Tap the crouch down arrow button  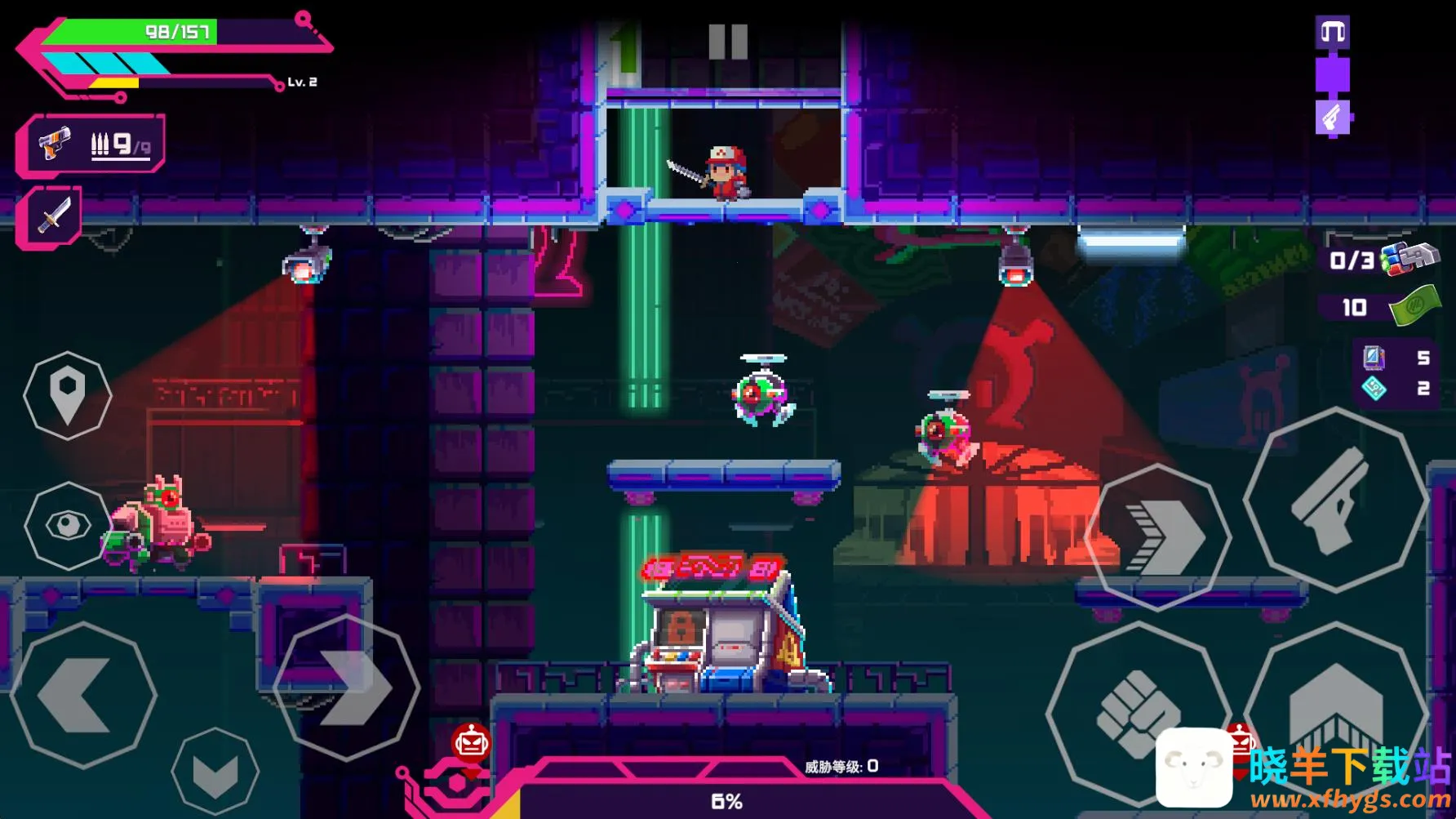(215, 771)
